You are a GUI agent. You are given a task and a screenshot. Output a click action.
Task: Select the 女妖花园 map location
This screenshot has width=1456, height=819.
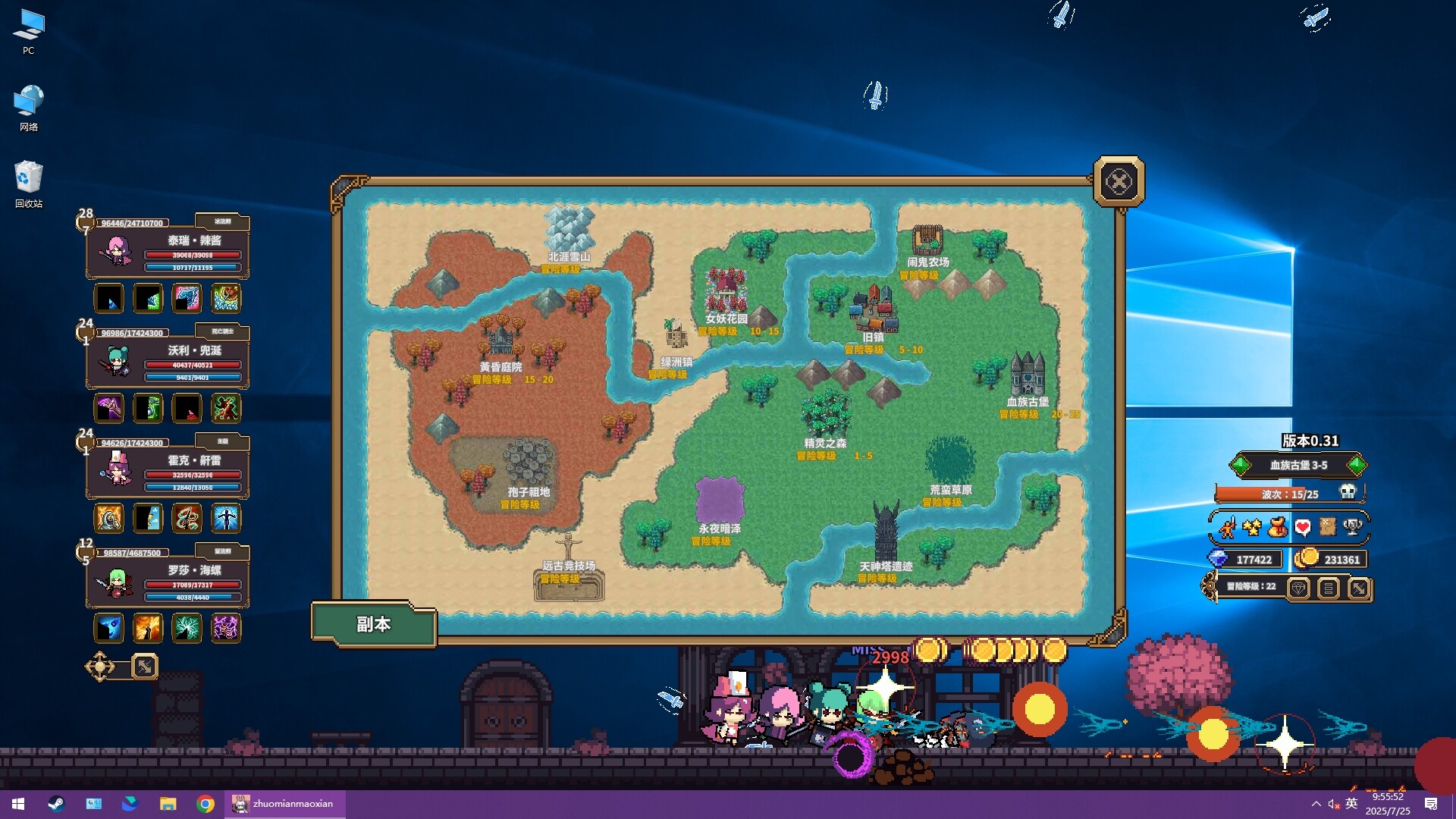(x=726, y=292)
